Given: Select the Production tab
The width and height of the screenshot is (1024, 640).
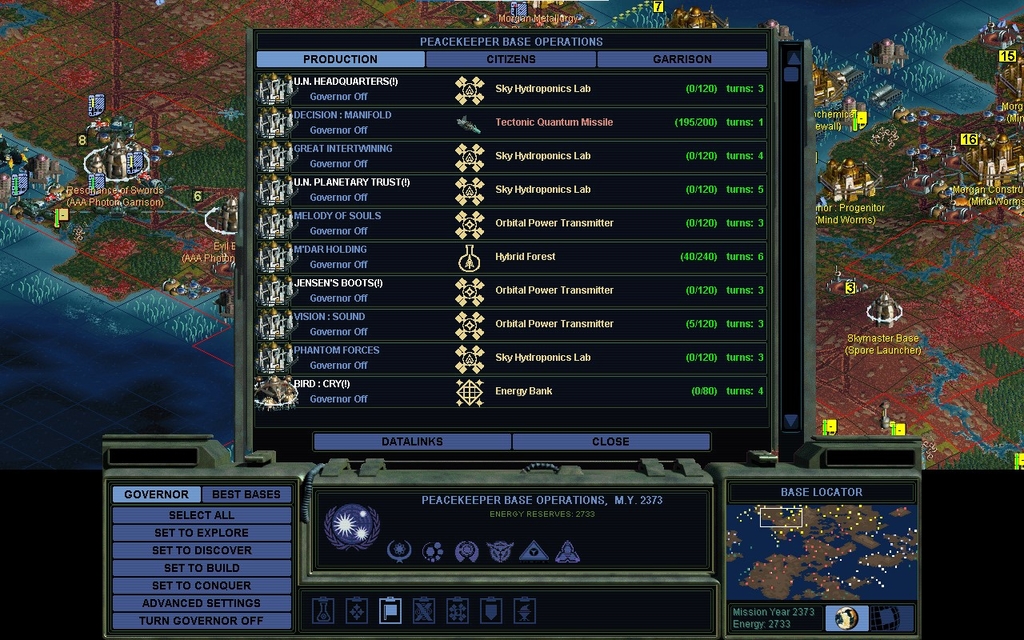Looking at the screenshot, I should pyautogui.click(x=340, y=59).
